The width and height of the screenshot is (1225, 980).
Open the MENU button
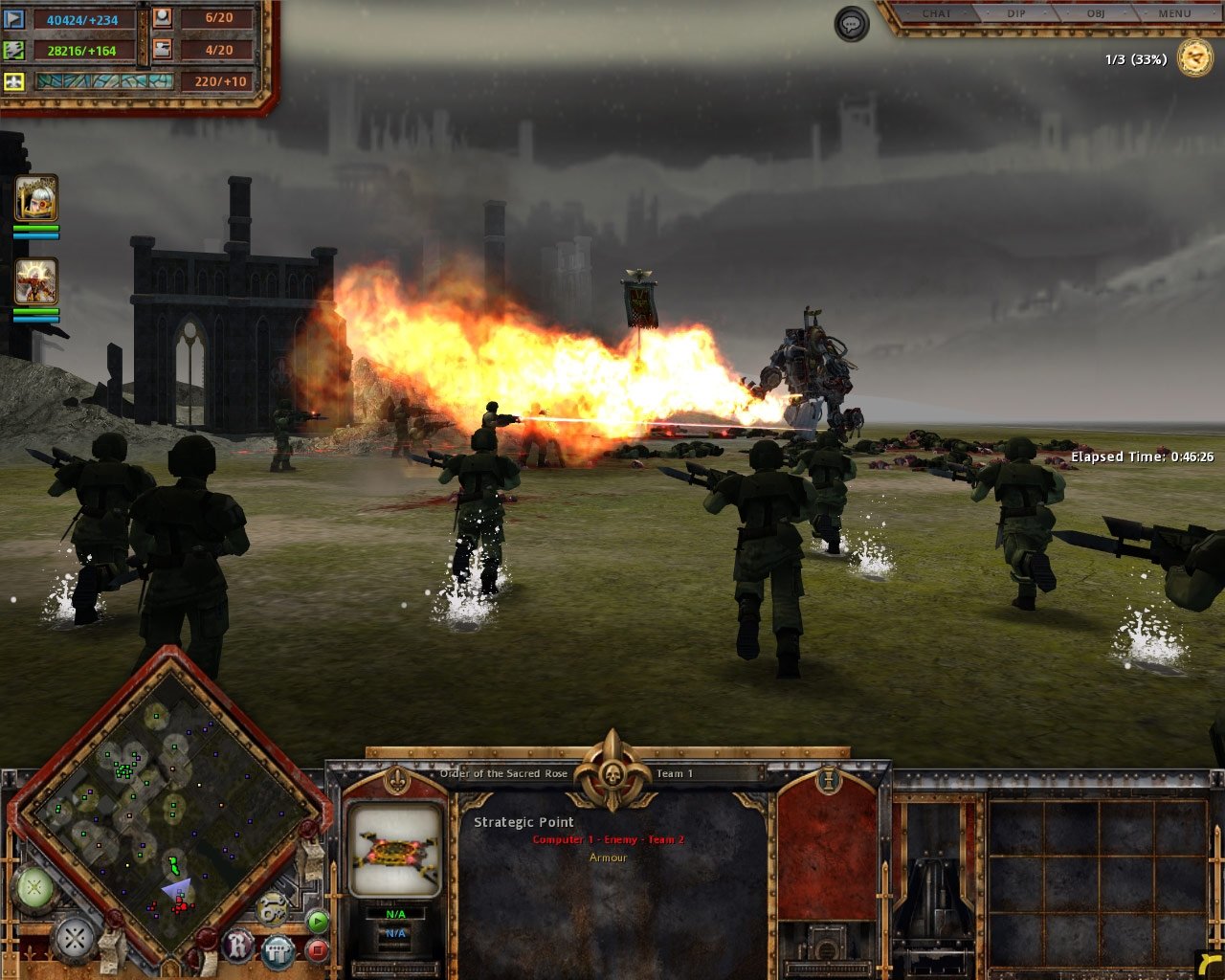click(1173, 13)
